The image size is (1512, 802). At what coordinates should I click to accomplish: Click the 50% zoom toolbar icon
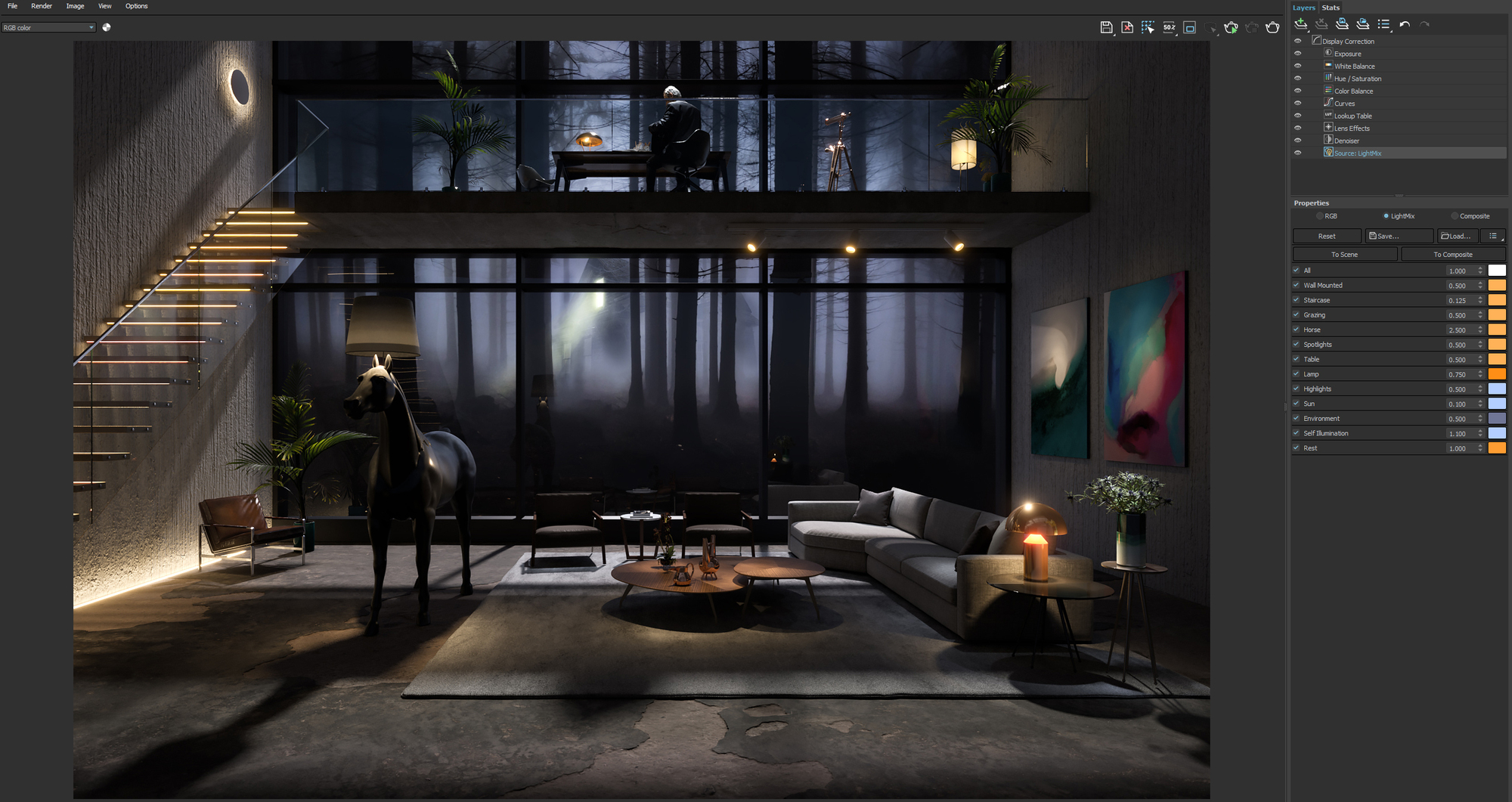pos(1169,27)
